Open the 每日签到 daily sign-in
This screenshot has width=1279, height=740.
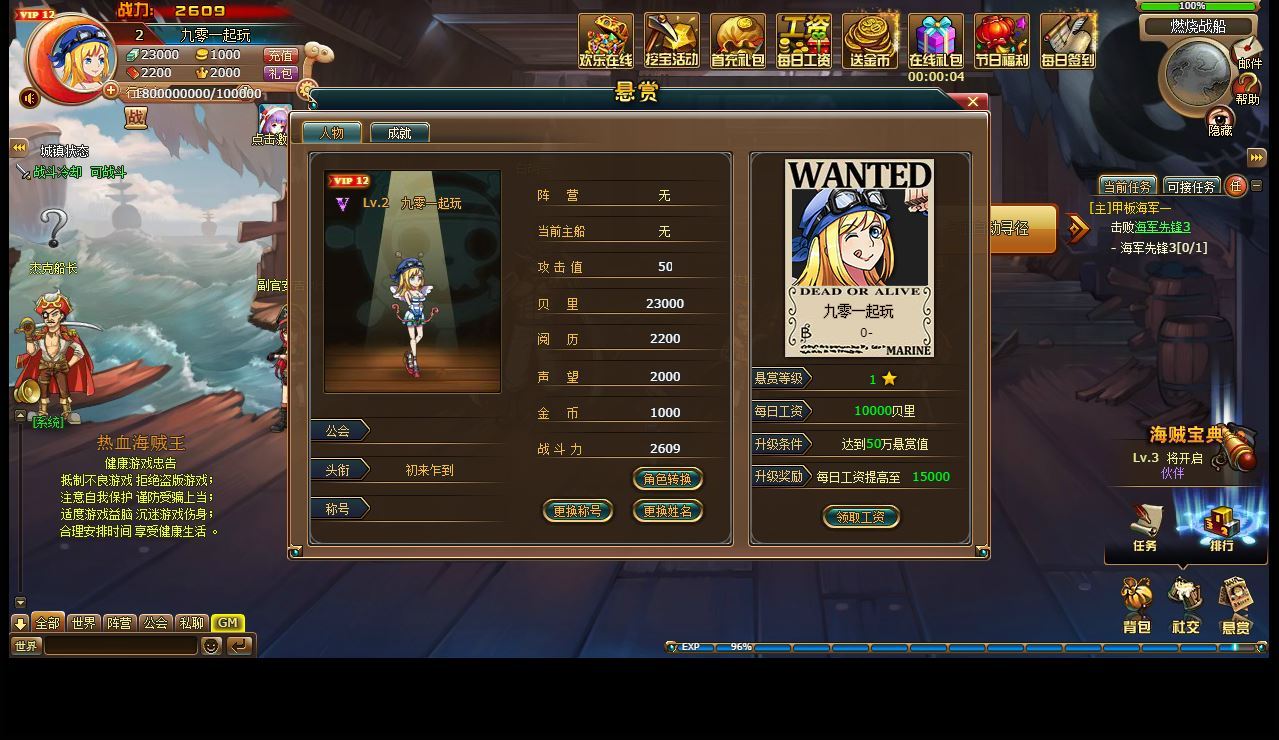1067,40
